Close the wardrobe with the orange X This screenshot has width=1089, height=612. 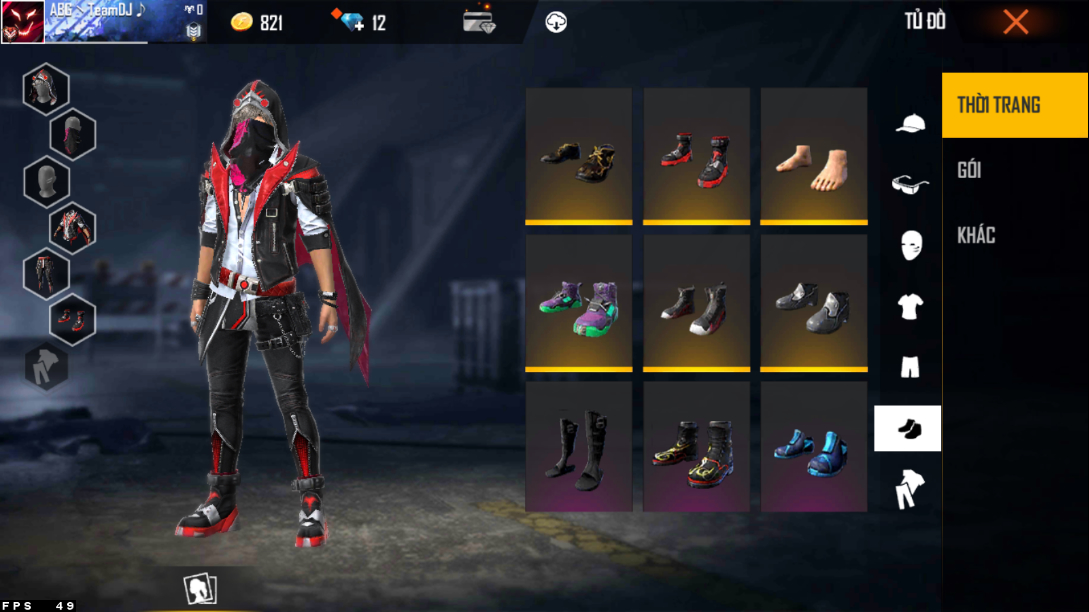point(1015,22)
